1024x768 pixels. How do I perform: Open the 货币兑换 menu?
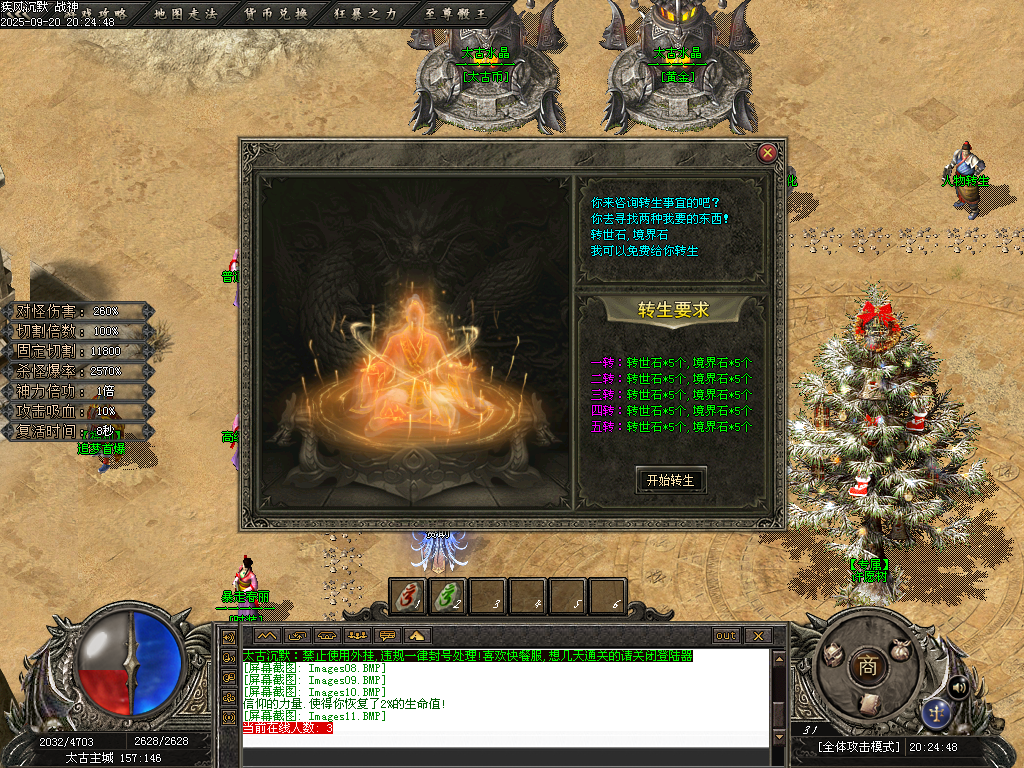coord(276,13)
